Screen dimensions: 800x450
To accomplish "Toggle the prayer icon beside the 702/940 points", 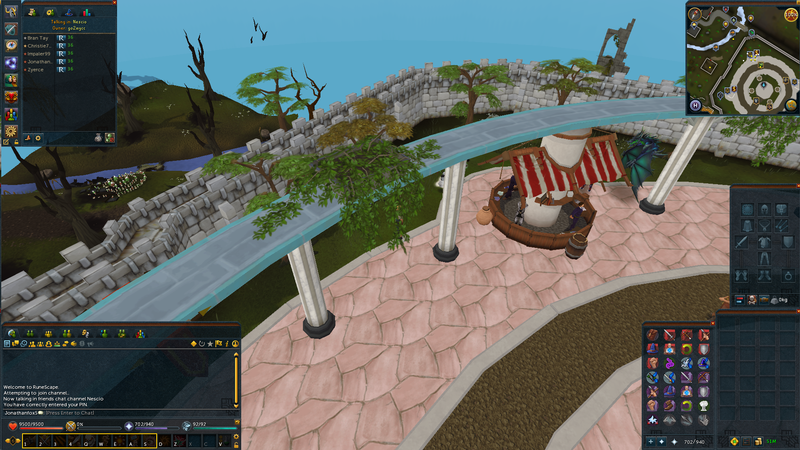I will [x=128, y=426].
